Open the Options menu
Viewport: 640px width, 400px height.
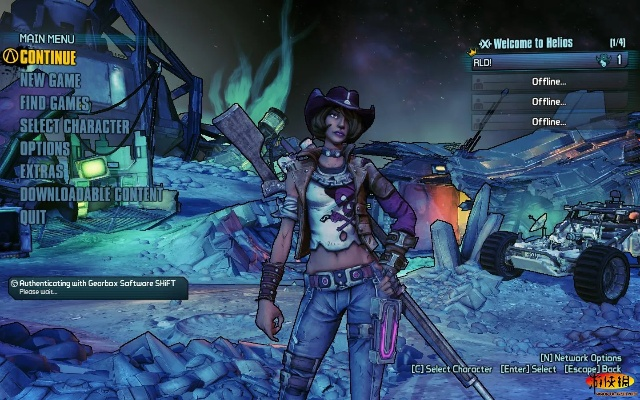coord(45,148)
